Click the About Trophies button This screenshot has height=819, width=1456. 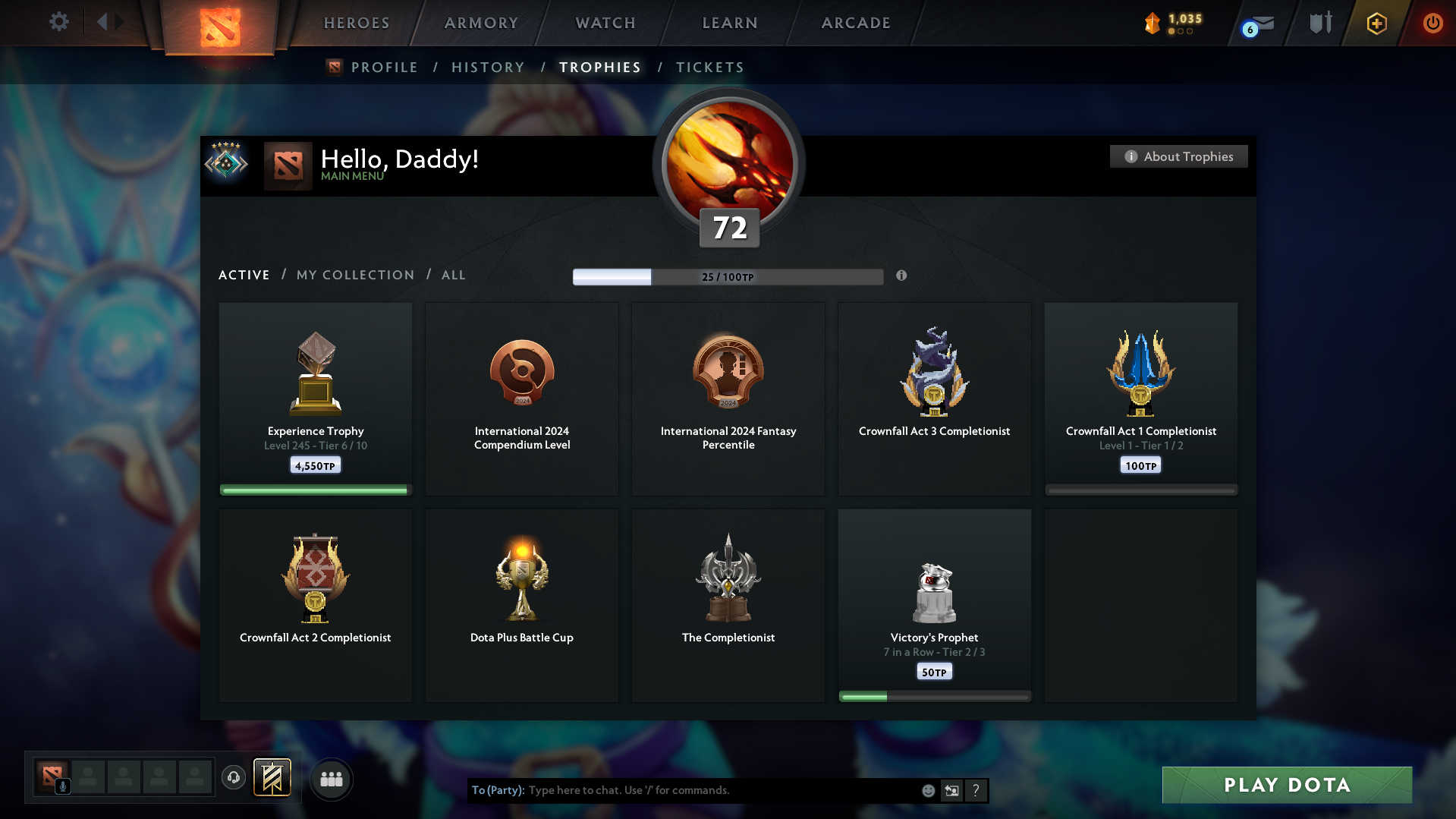[1178, 156]
